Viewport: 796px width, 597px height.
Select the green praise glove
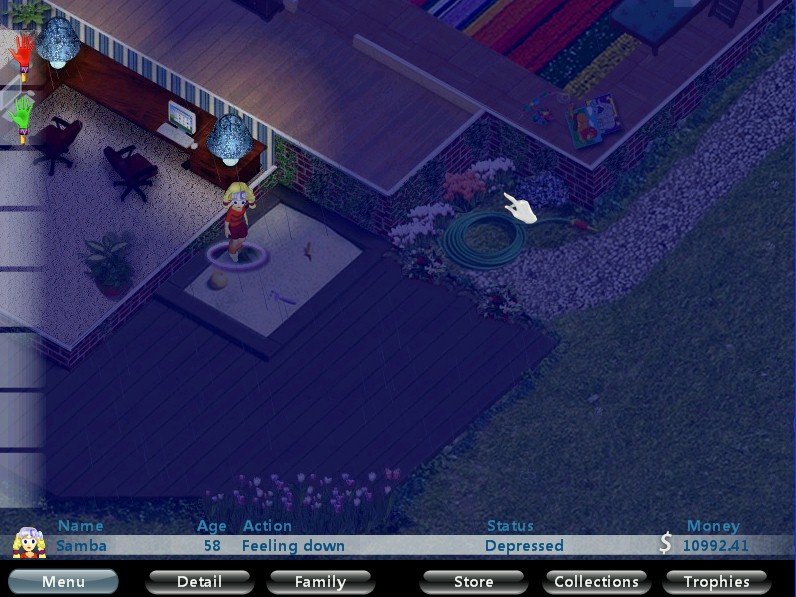[21, 113]
